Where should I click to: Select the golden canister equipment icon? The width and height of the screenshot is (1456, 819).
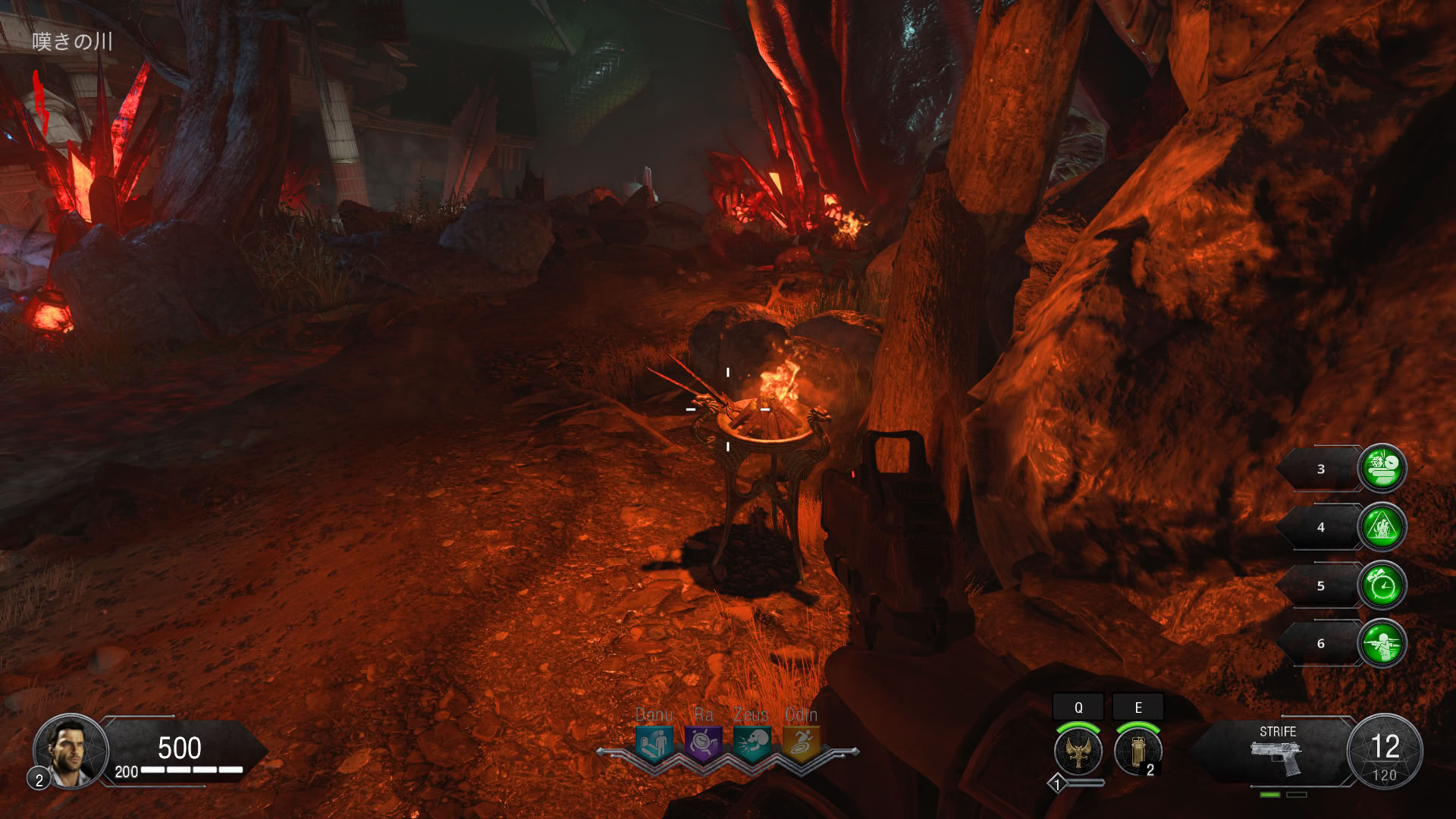(x=1137, y=752)
